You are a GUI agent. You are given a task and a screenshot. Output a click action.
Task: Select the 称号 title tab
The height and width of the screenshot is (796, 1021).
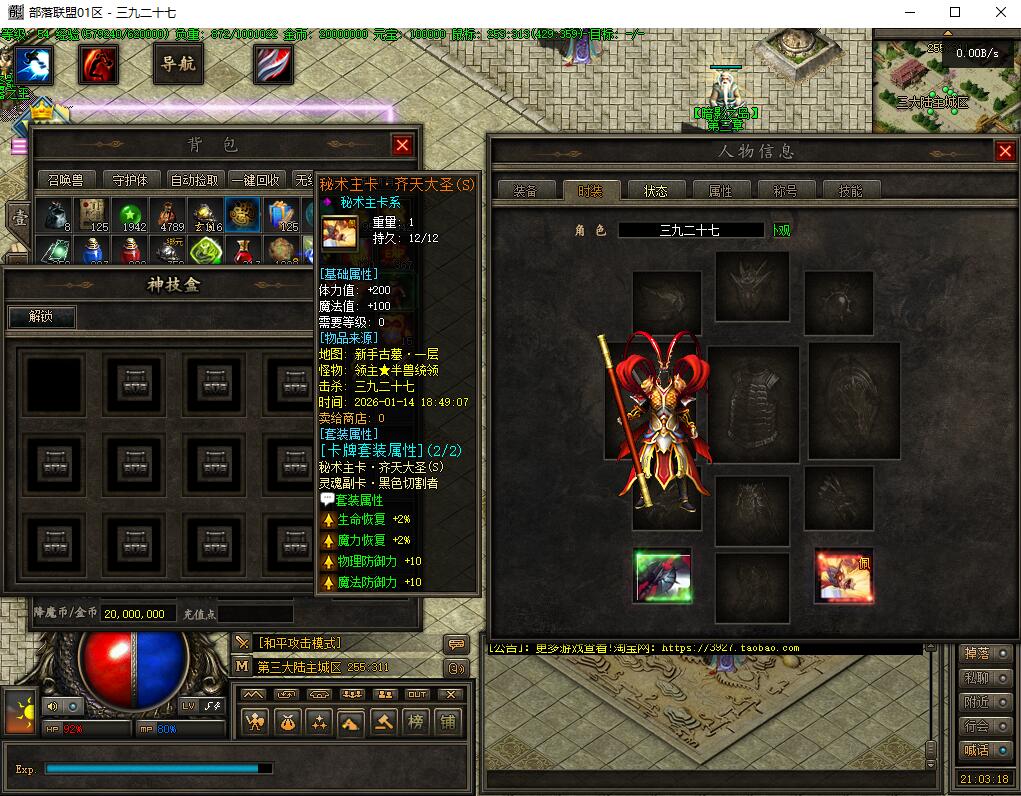(785, 191)
